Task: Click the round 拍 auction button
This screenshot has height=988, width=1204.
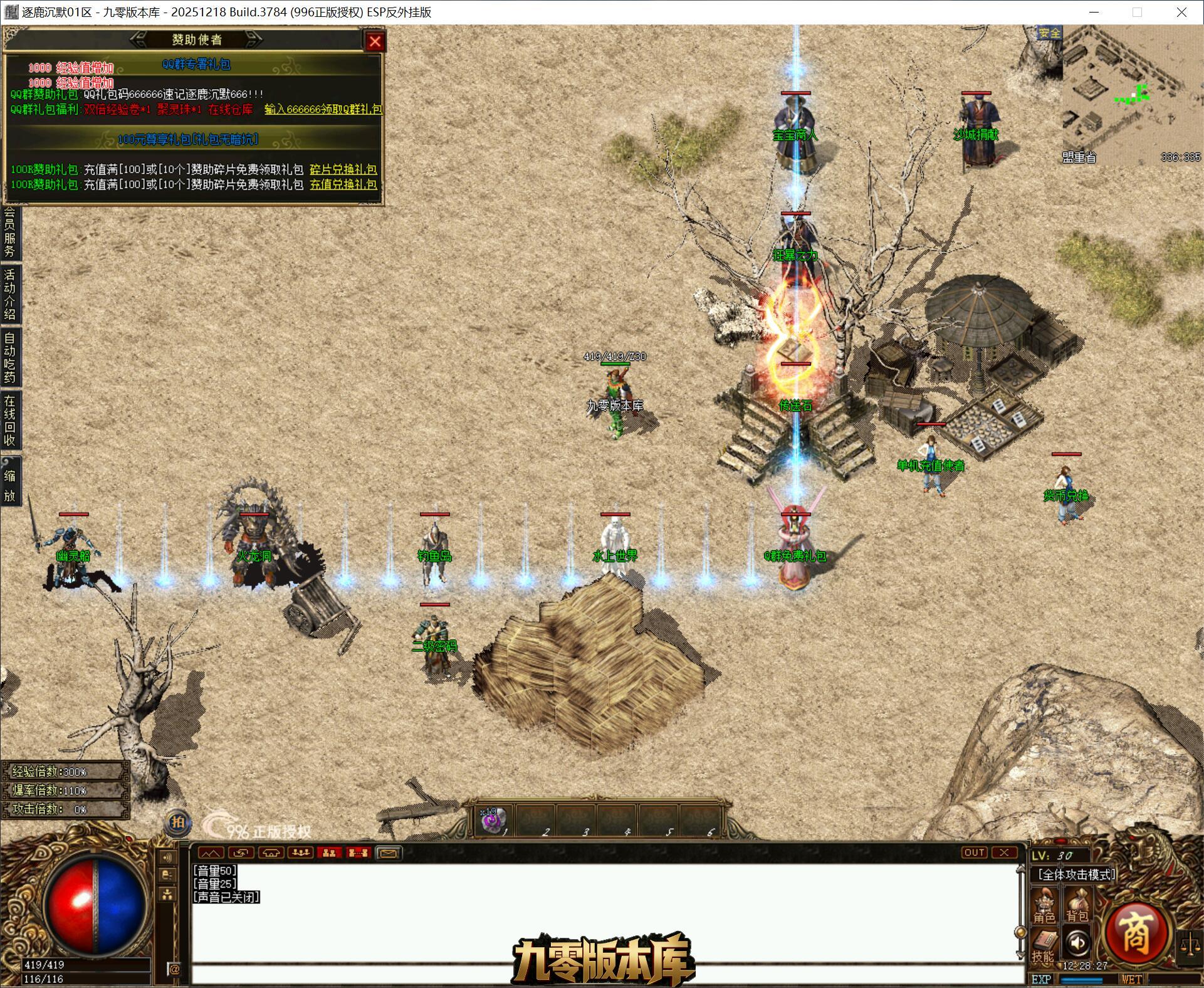Action: (177, 822)
